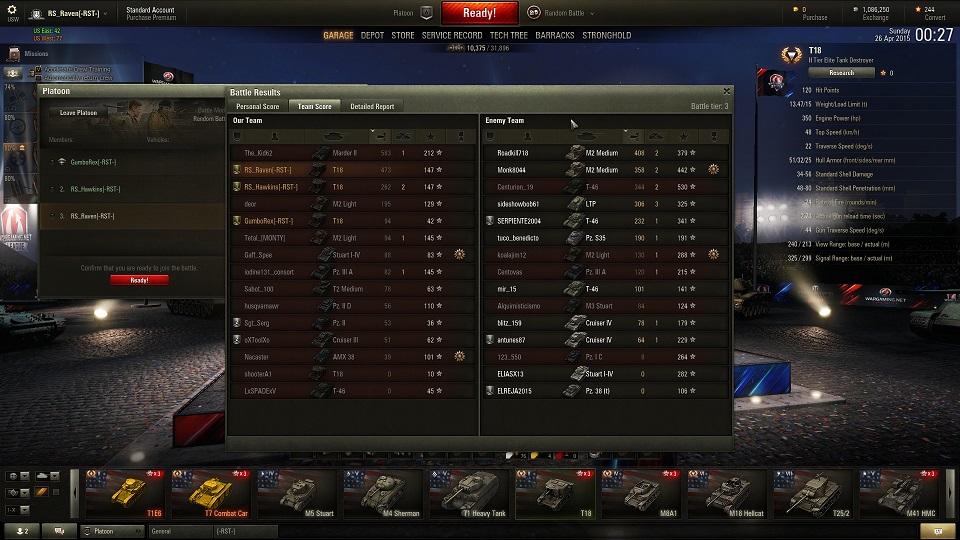Open the Tech Tree
Image resolution: width=960 pixels, height=540 pixels.
[509, 35]
